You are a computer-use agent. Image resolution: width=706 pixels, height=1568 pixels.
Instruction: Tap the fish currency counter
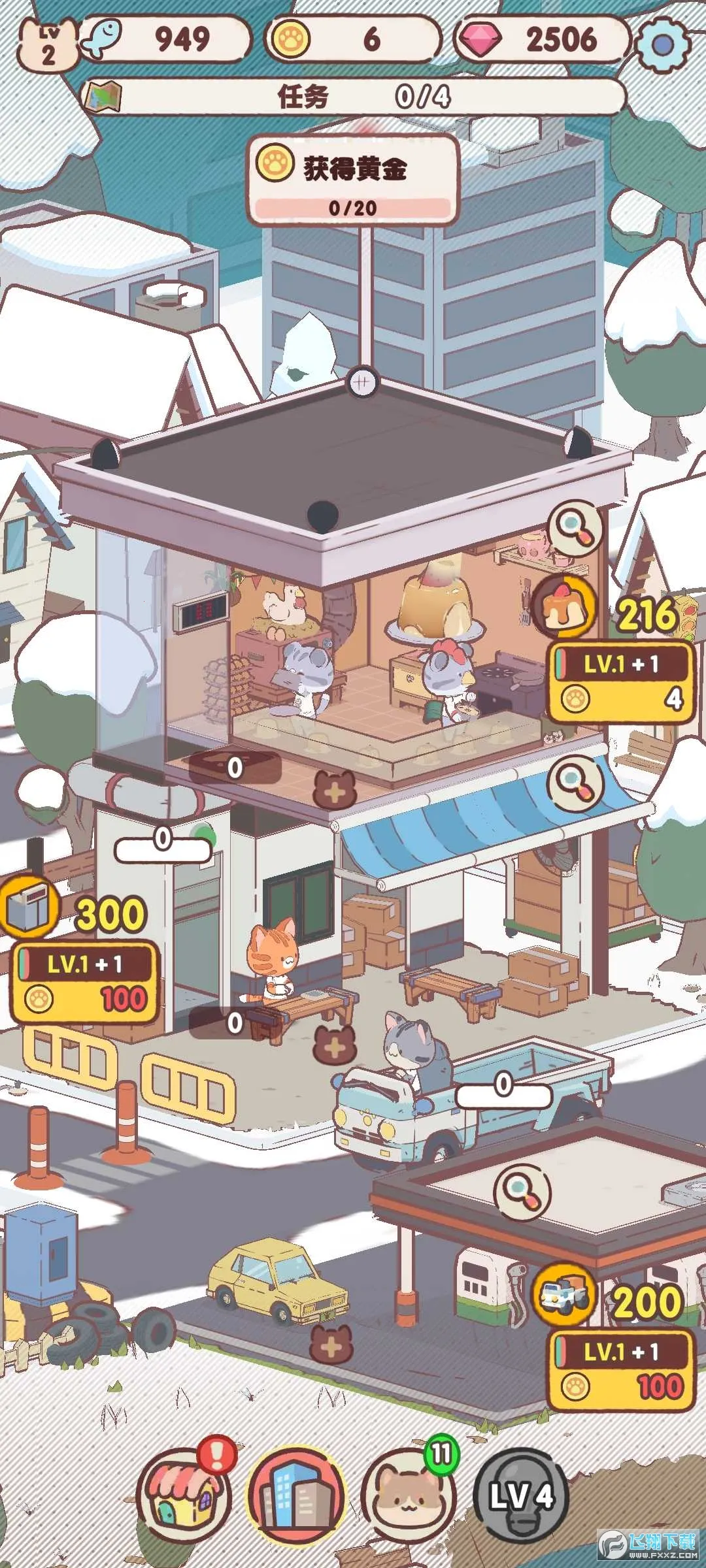(x=167, y=39)
